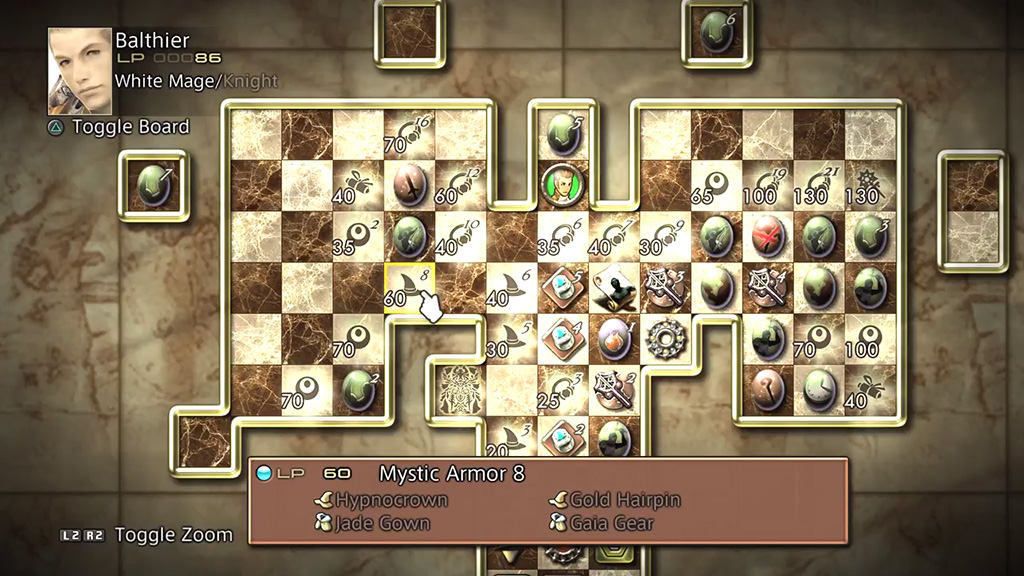Screen dimensions: 1024x576
Task: Select the 35 LP tile numbered 2
Action: point(358,238)
